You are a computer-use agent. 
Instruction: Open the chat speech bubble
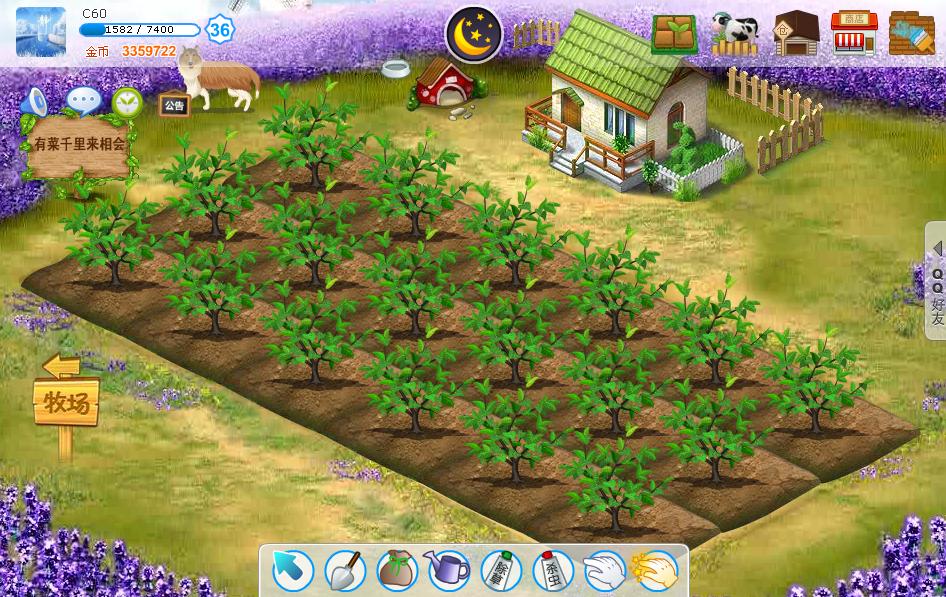pyautogui.click(x=83, y=101)
